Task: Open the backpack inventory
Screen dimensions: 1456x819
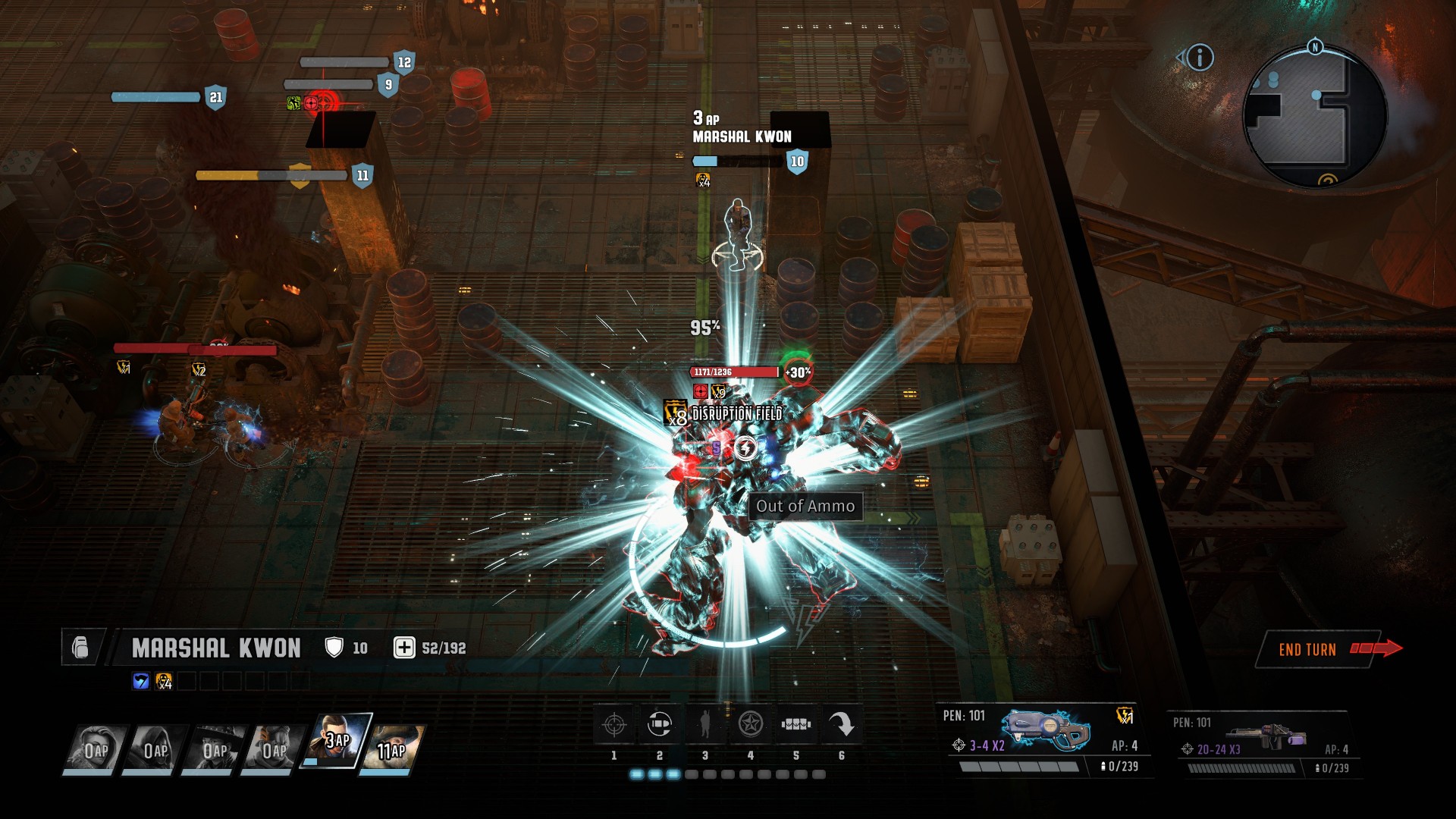Action: pos(80,648)
